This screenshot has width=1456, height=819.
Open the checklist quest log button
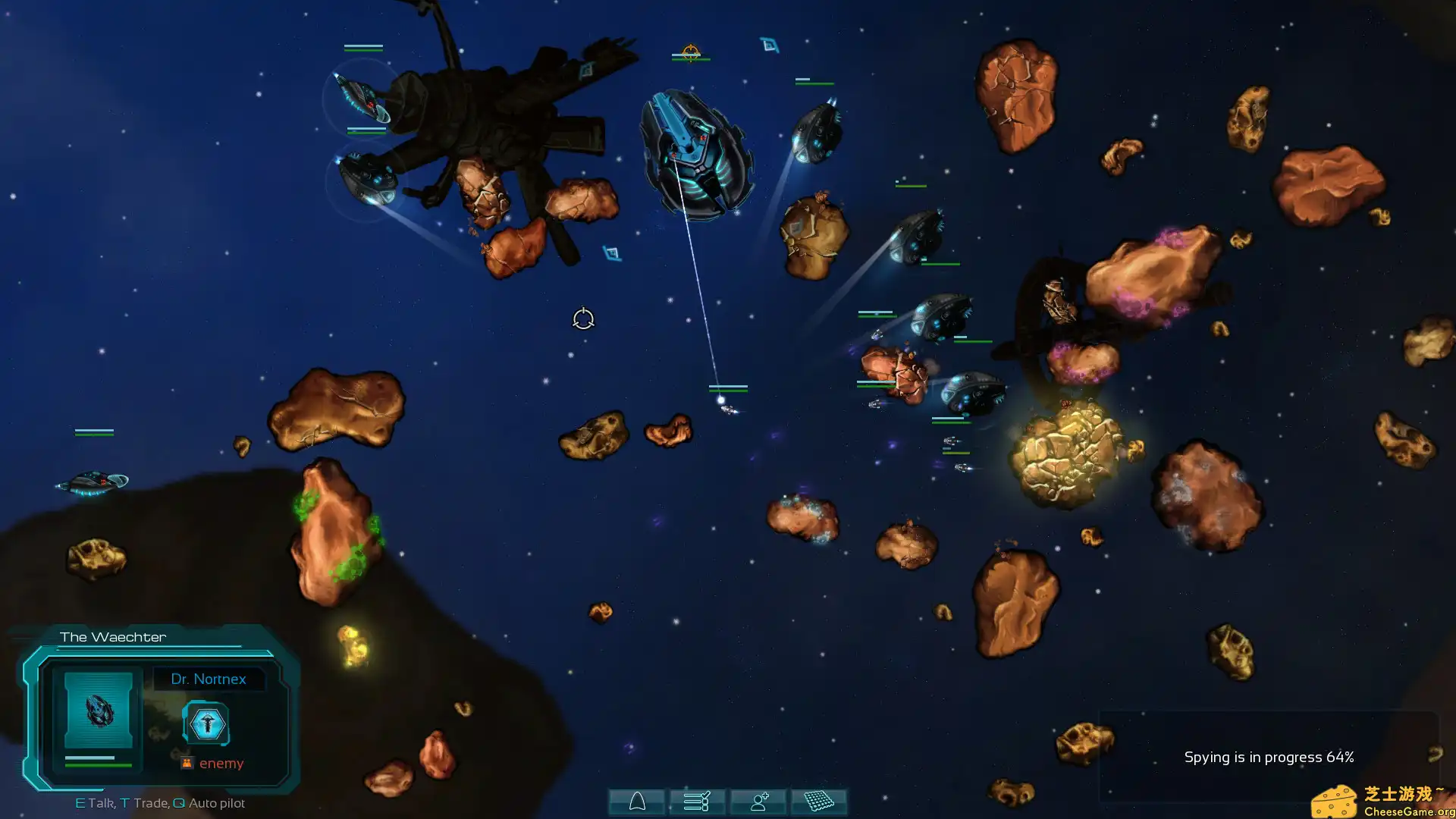pos(697,802)
